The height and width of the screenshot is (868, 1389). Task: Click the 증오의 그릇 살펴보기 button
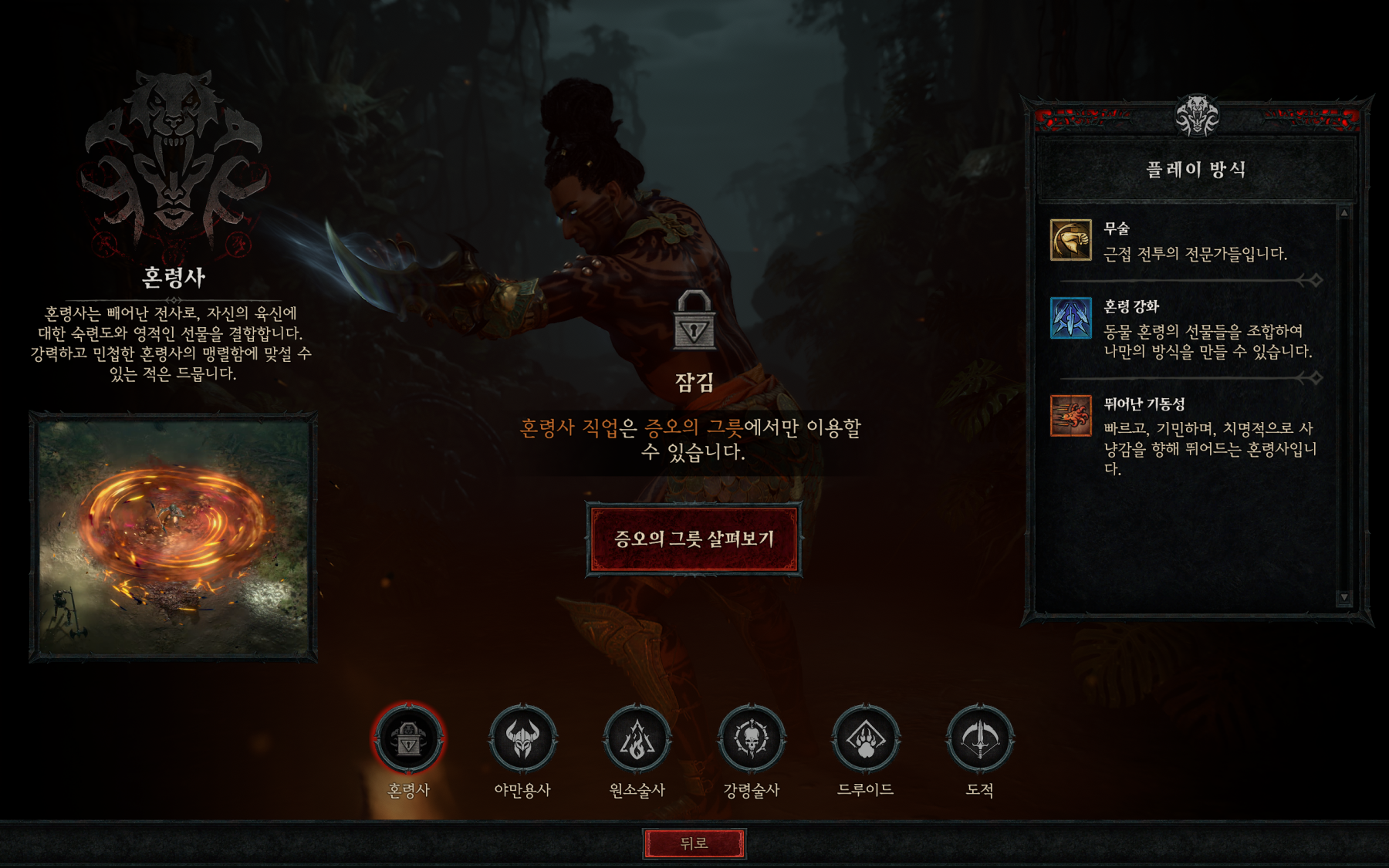click(694, 539)
